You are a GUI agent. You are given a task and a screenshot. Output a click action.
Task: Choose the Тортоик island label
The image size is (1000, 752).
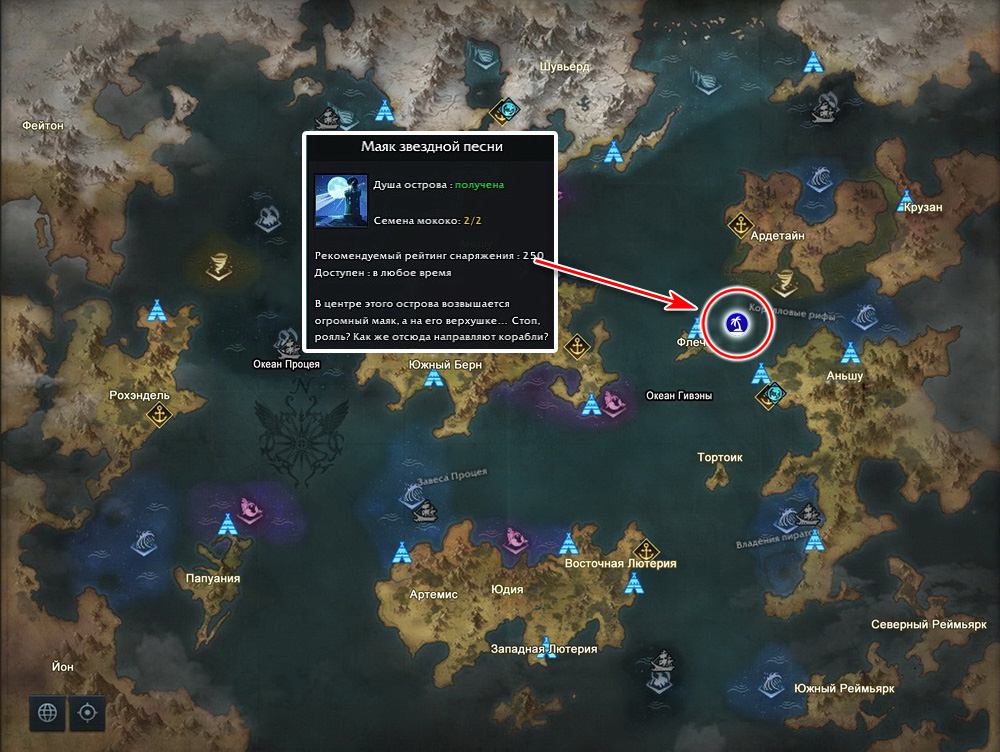point(720,457)
